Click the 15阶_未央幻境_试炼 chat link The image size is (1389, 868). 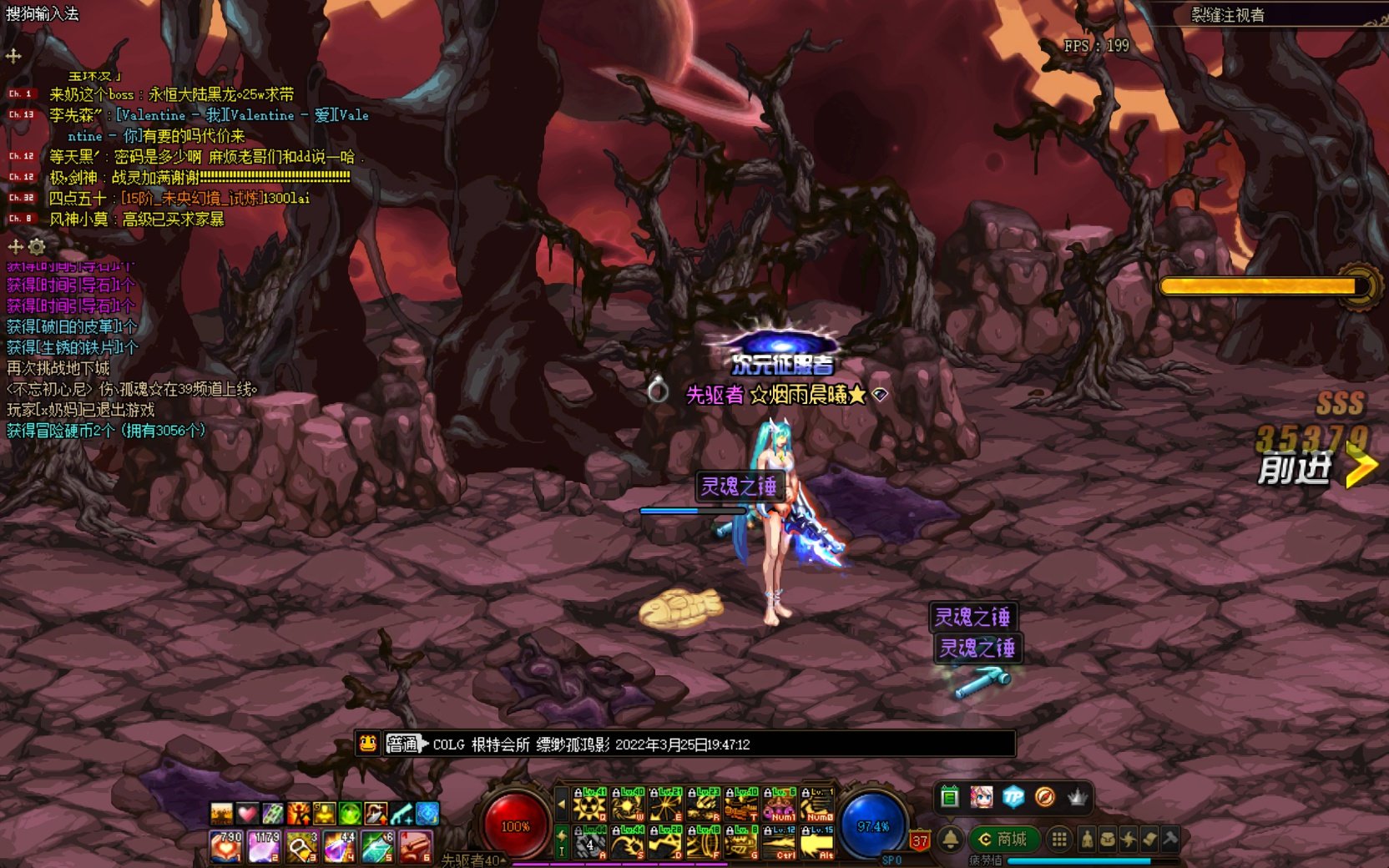pos(191,198)
